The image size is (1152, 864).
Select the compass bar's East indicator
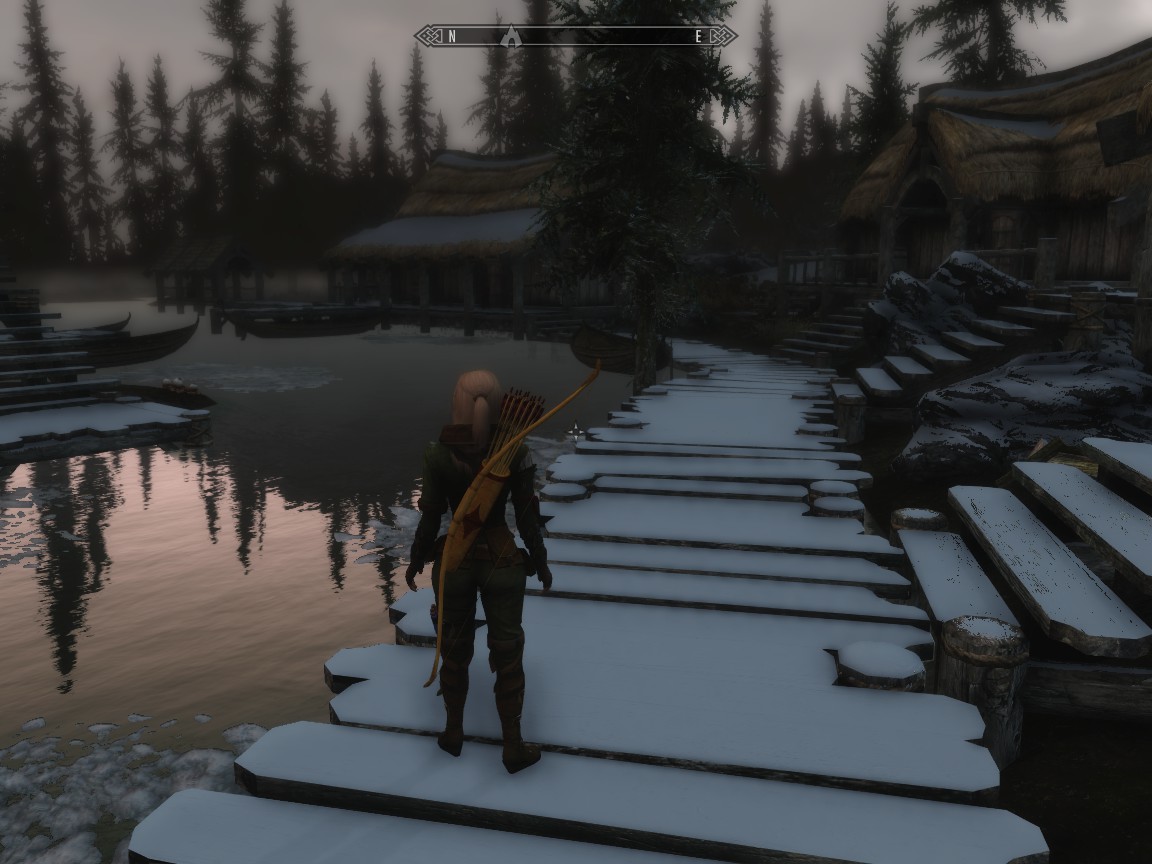698,37
